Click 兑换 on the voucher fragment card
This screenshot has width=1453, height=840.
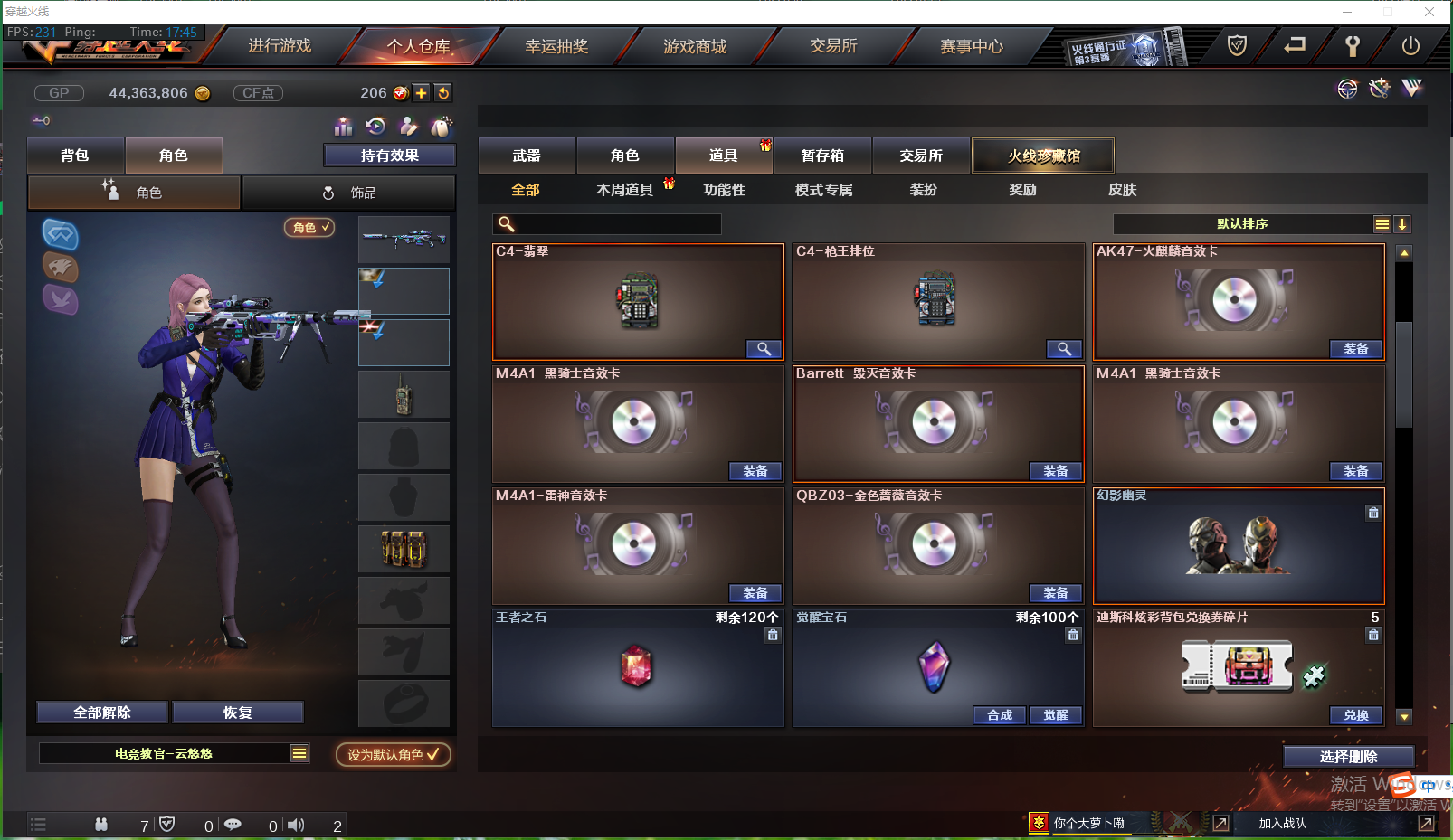[x=1355, y=714]
